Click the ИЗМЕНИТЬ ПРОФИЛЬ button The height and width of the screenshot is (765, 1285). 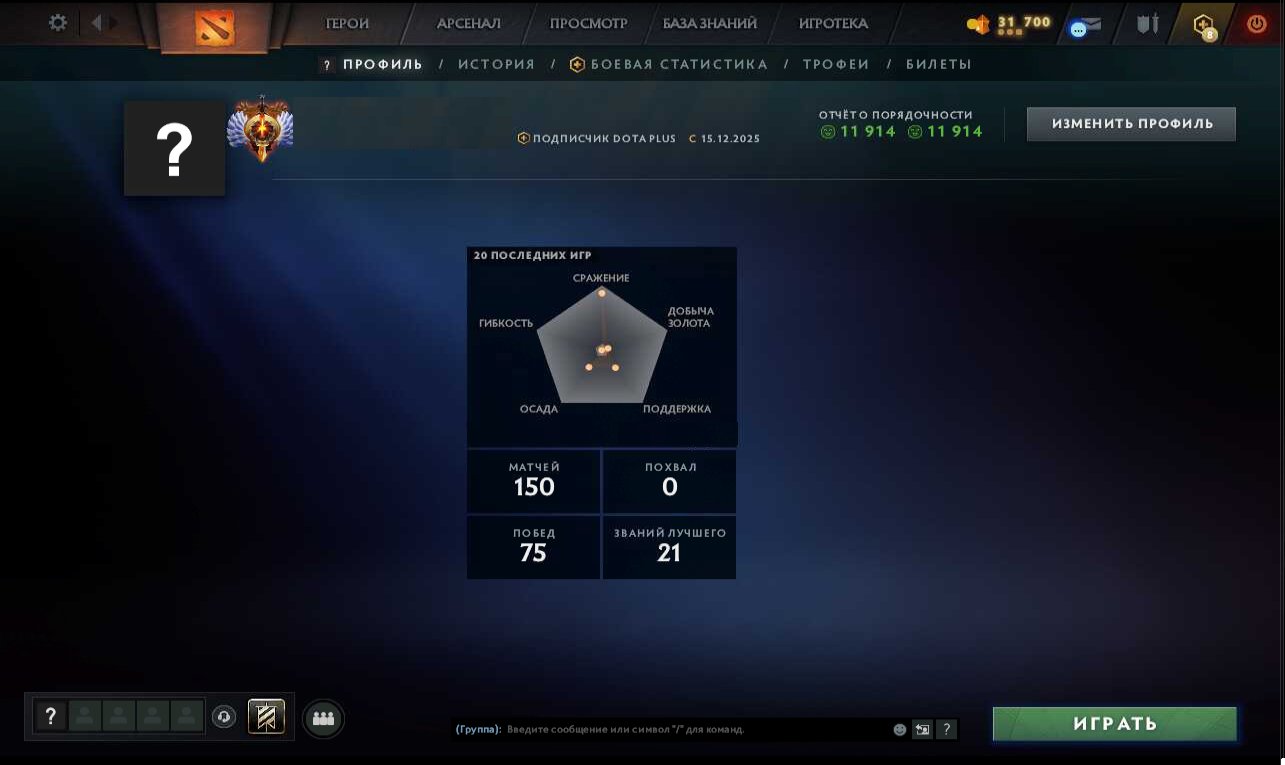[x=1131, y=123]
